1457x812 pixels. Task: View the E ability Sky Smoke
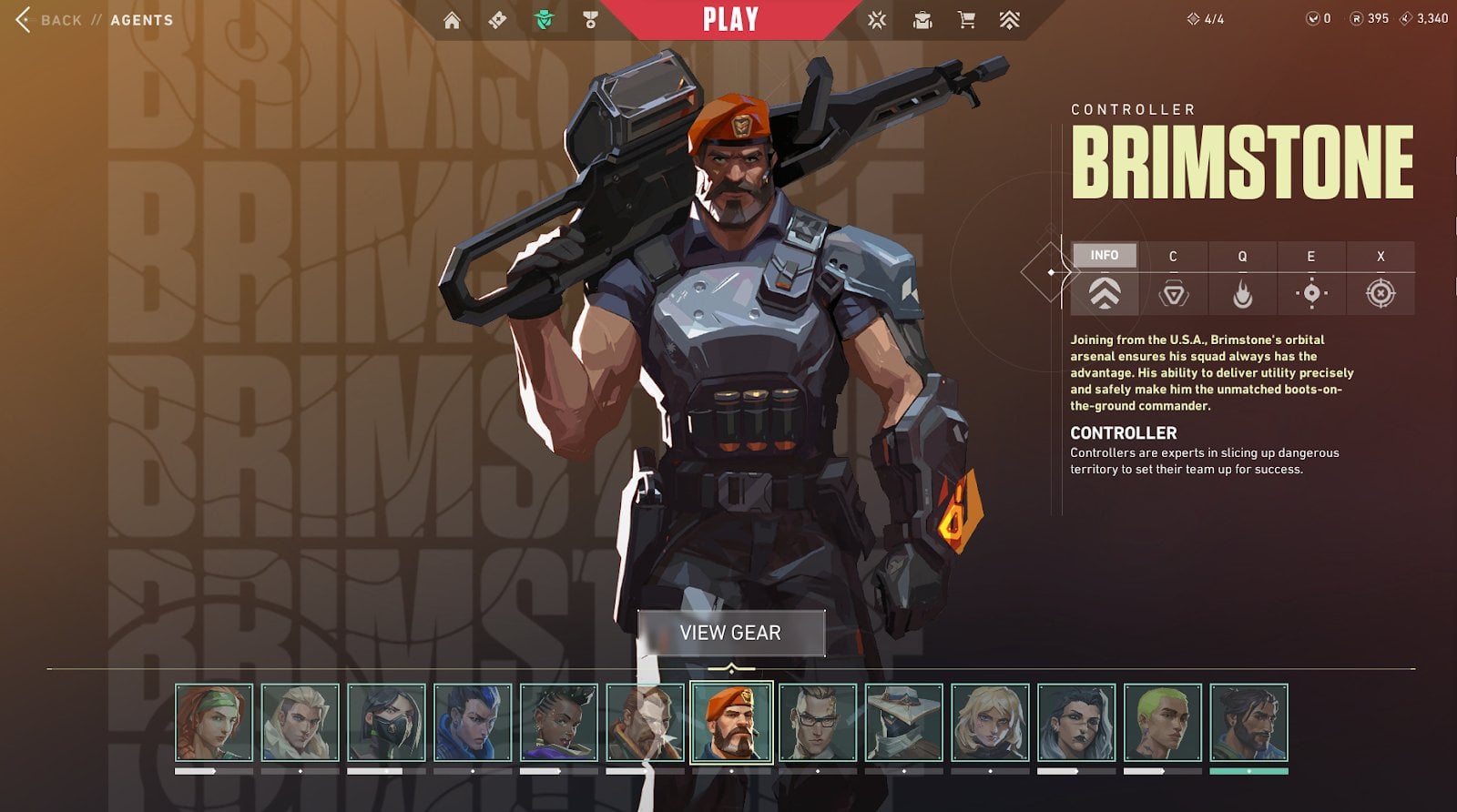click(x=1311, y=293)
